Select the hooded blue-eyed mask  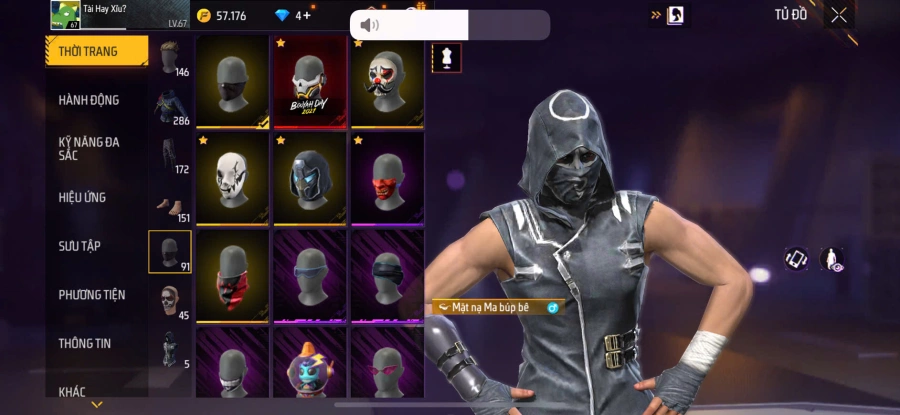310,180
